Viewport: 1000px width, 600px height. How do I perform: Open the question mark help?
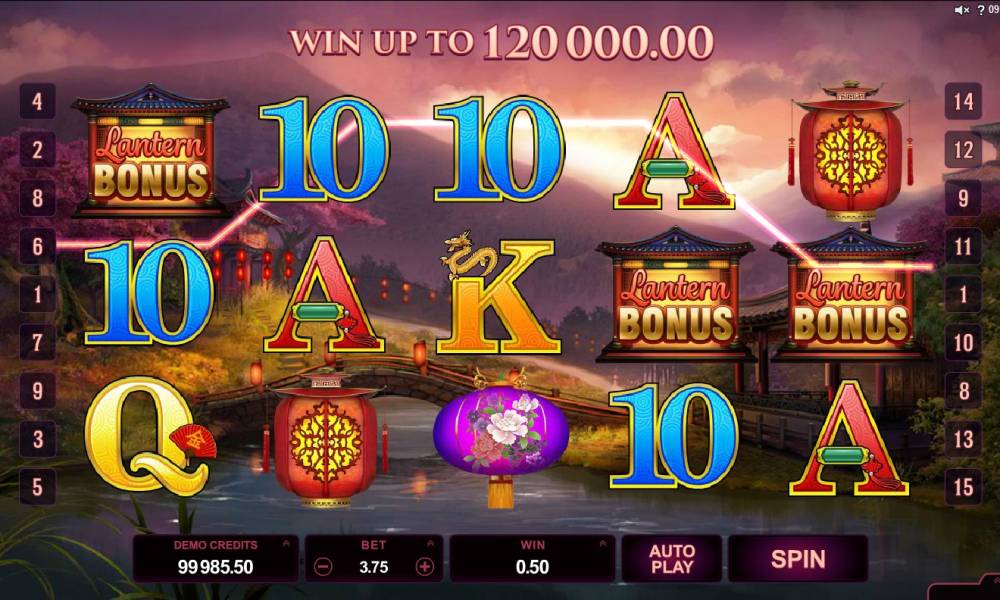980,10
